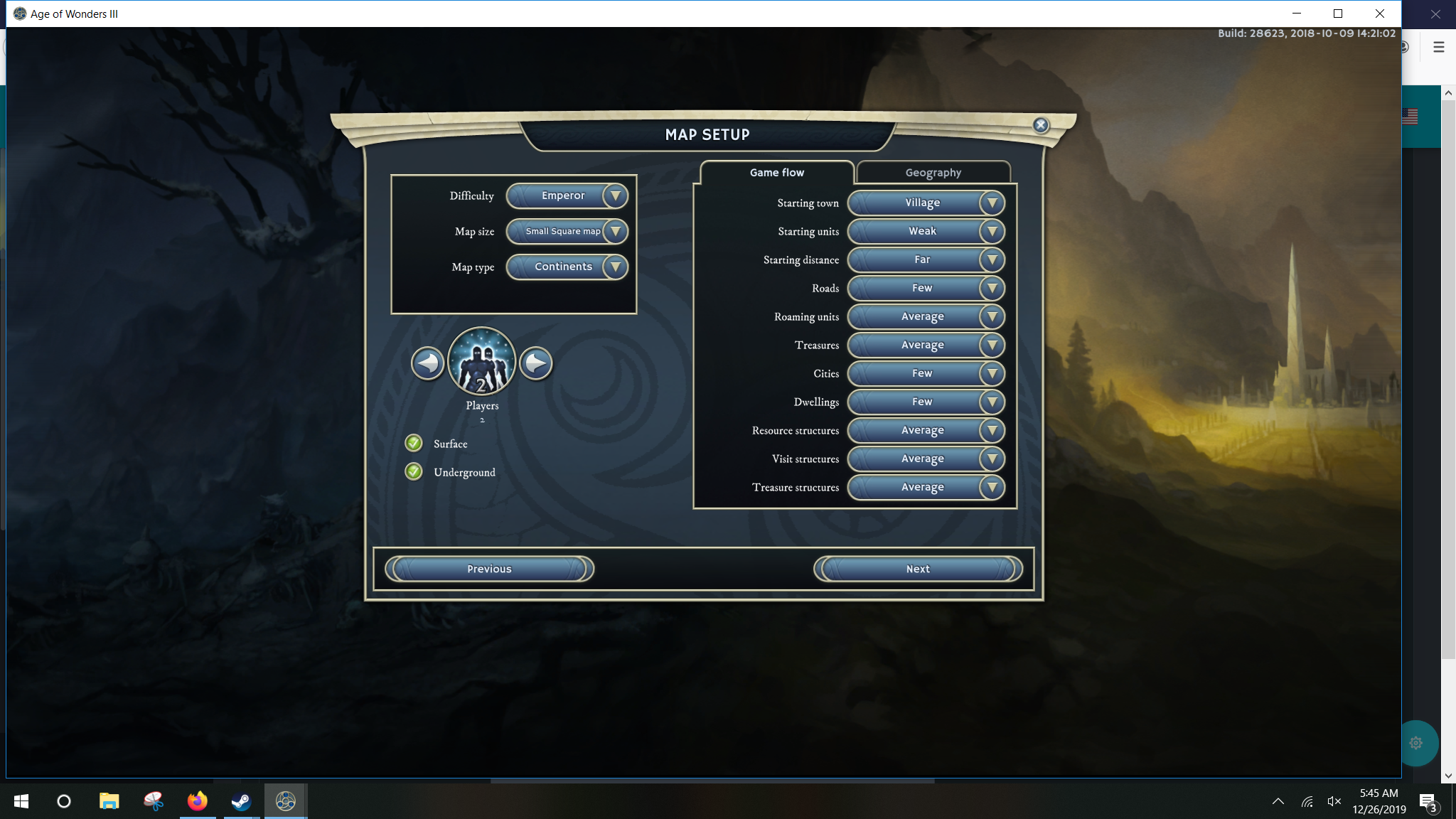
Task: Open the Map size dropdown
Action: point(567,231)
